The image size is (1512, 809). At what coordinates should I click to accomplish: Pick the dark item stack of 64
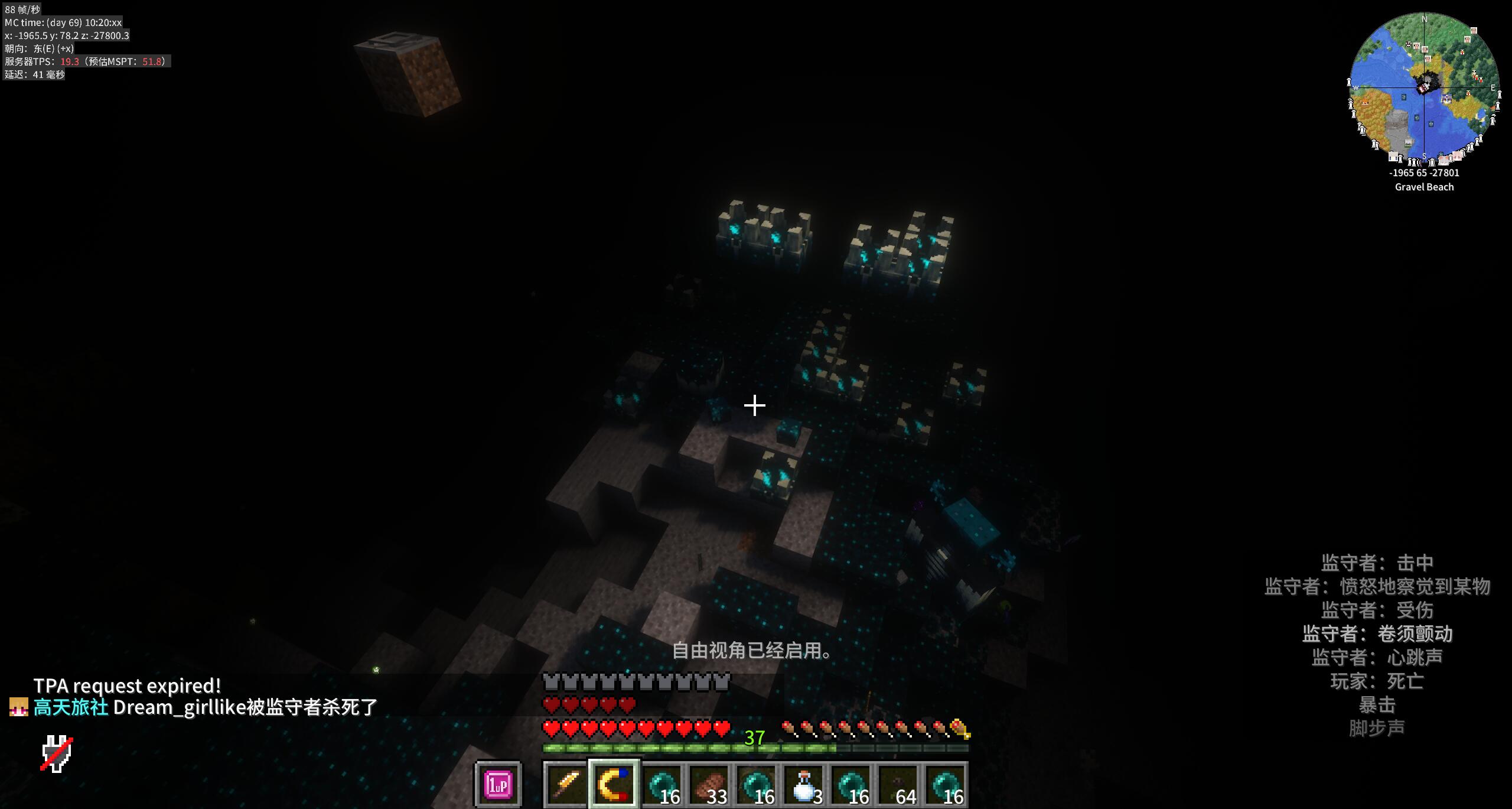(x=898, y=785)
